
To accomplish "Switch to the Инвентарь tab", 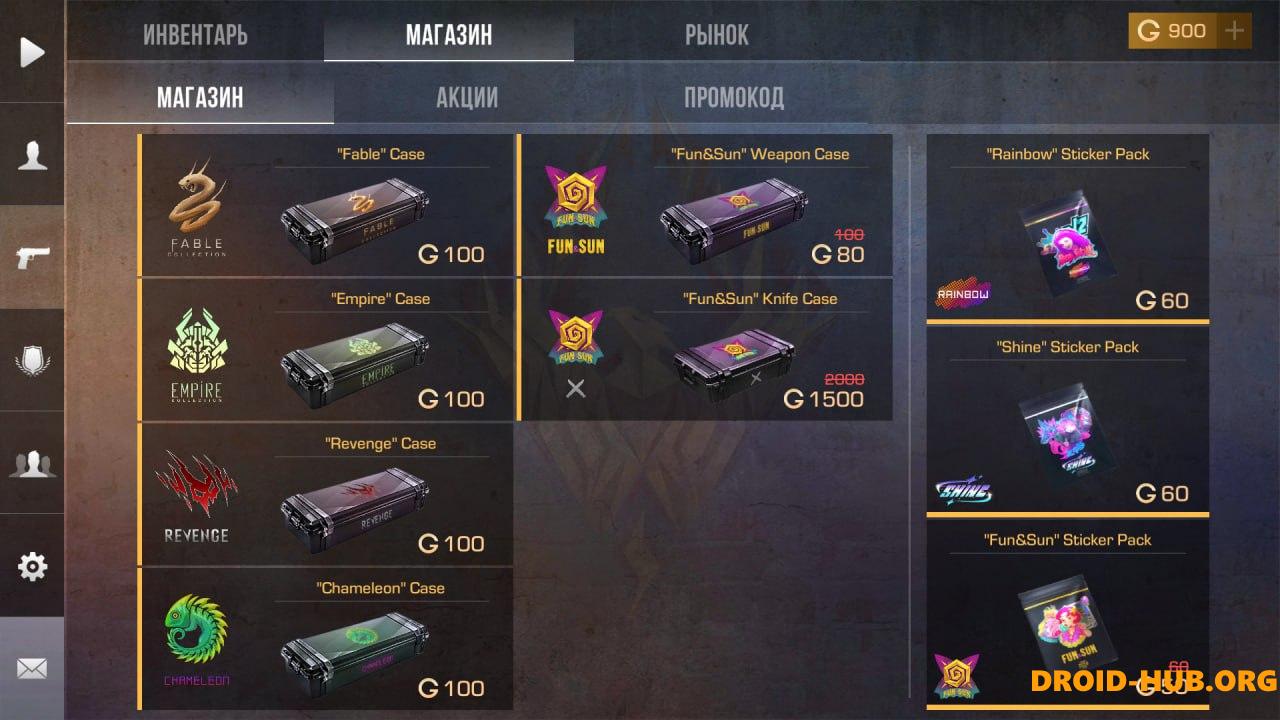I will click(195, 35).
